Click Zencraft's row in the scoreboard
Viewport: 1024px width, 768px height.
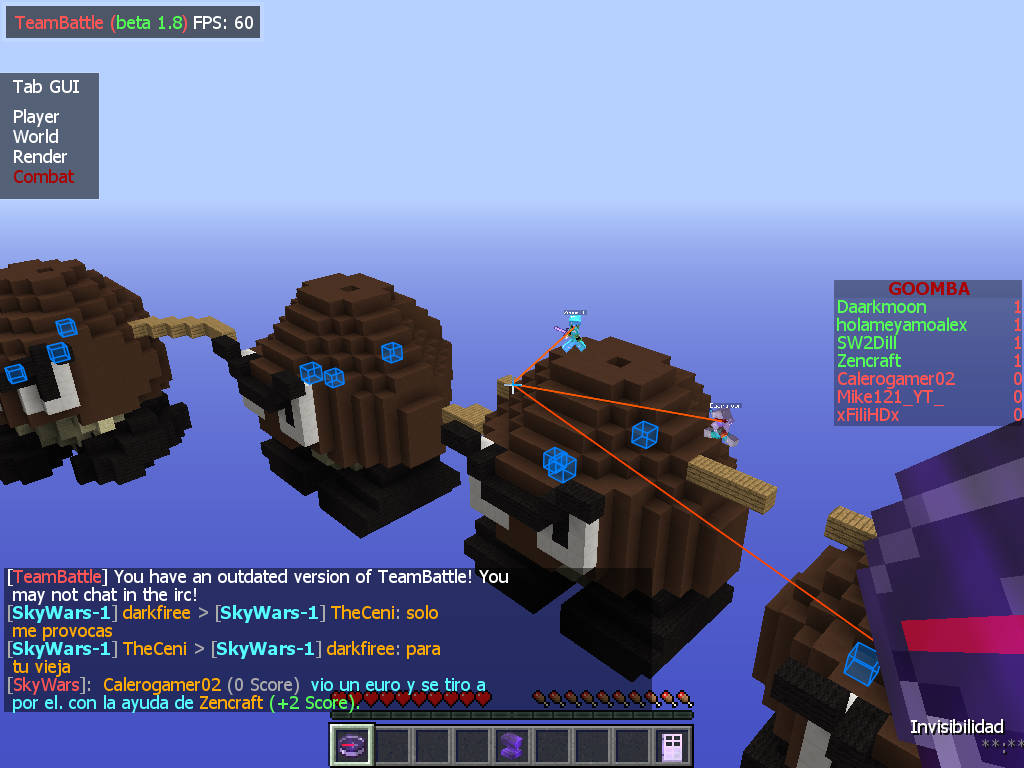point(869,361)
